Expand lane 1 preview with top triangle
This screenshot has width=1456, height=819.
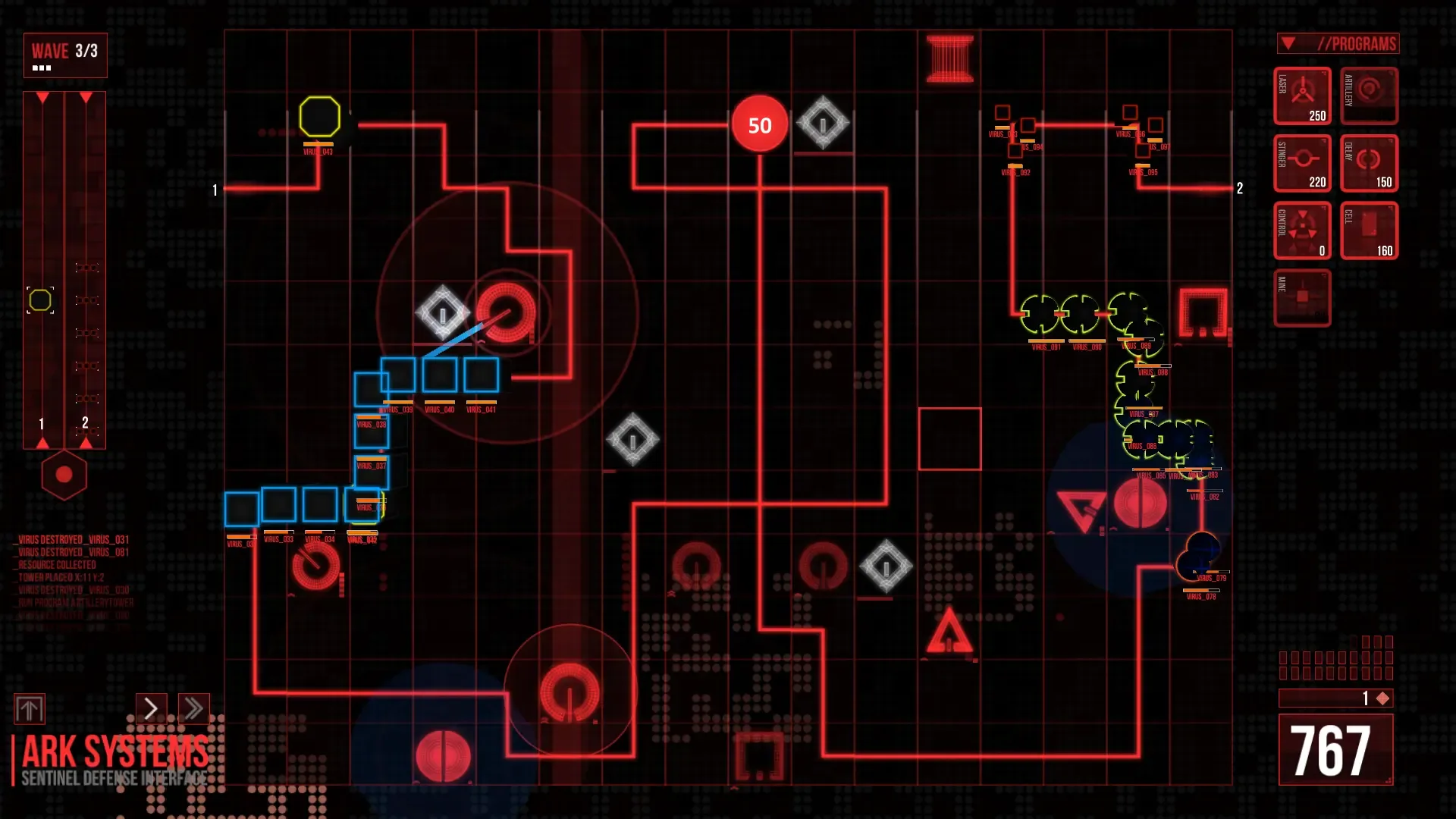(42, 99)
